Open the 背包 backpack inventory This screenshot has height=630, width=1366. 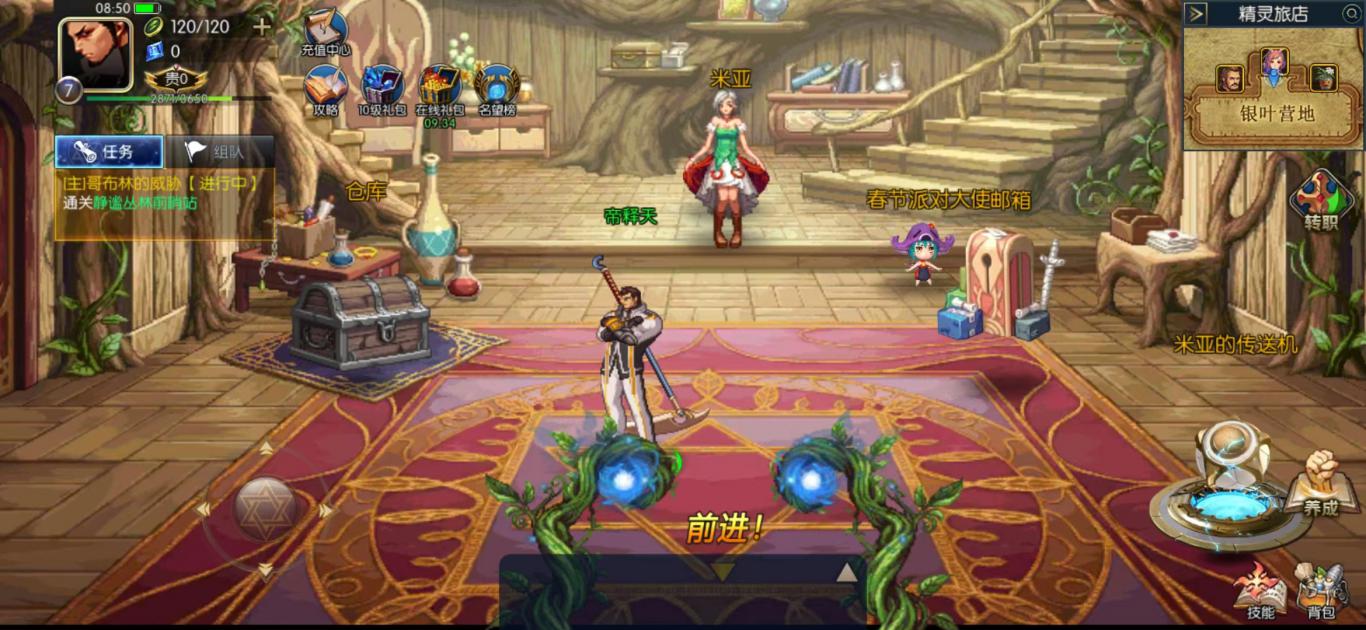(x=1321, y=590)
